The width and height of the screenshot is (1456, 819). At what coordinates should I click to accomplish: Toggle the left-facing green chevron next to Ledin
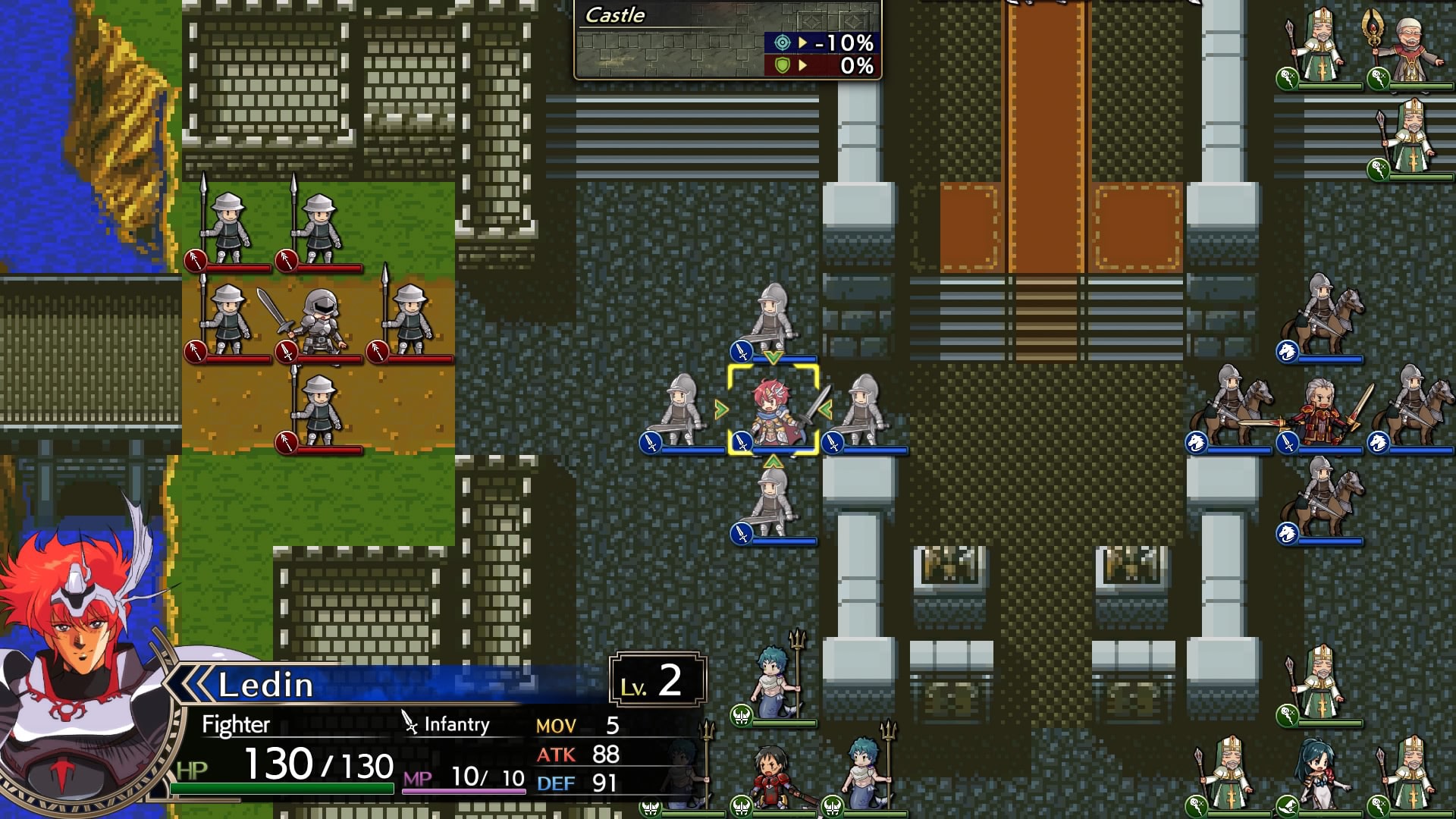pyautogui.click(x=824, y=408)
